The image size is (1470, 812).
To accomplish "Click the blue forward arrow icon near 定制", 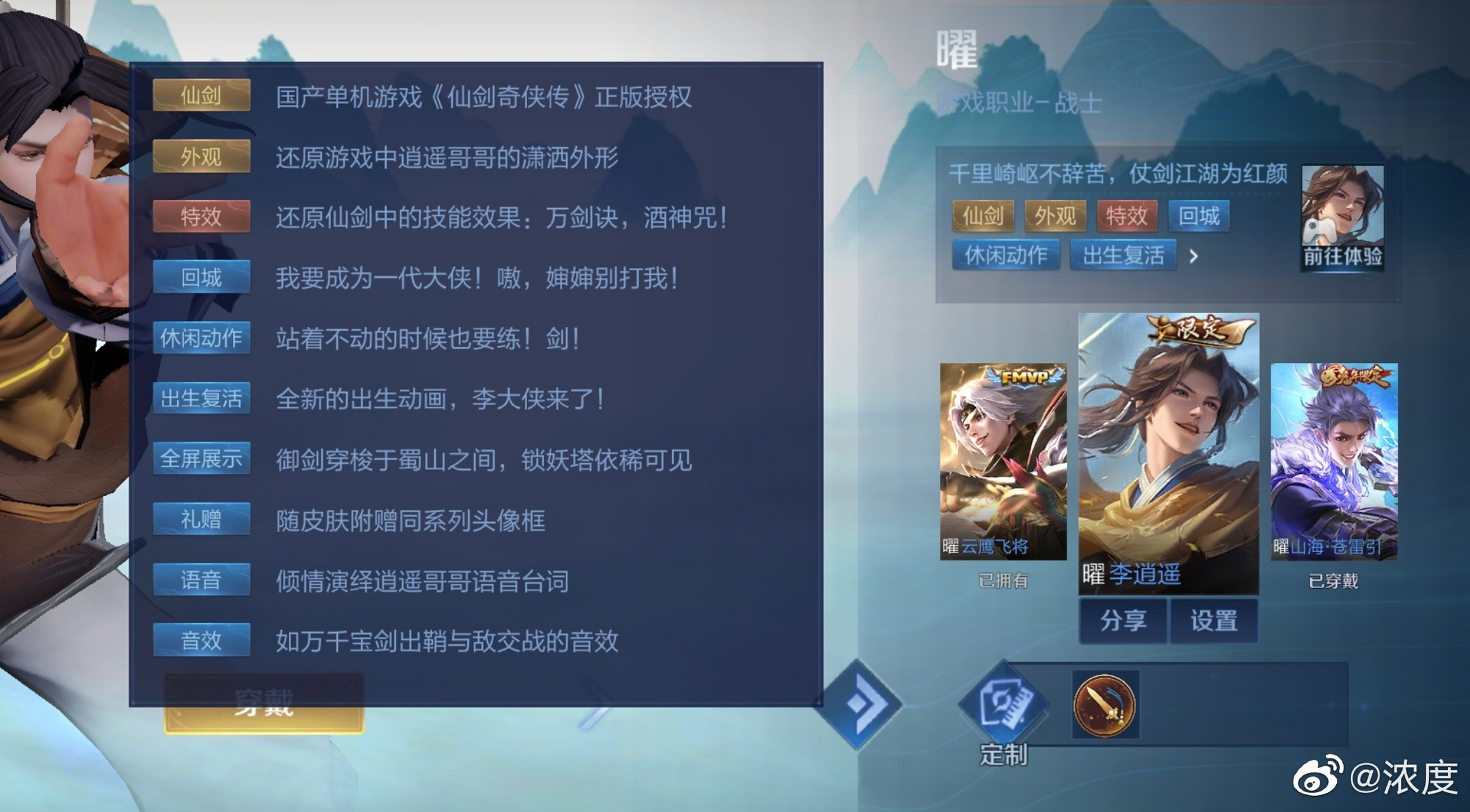I will [864, 704].
